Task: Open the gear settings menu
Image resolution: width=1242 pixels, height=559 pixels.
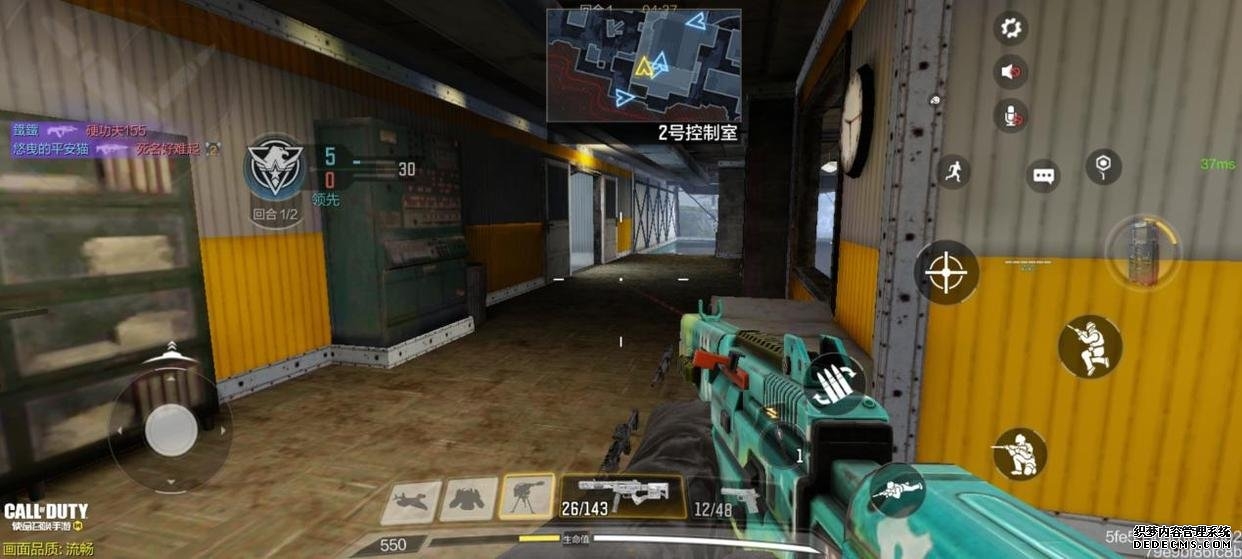Action: pyautogui.click(x=1011, y=28)
